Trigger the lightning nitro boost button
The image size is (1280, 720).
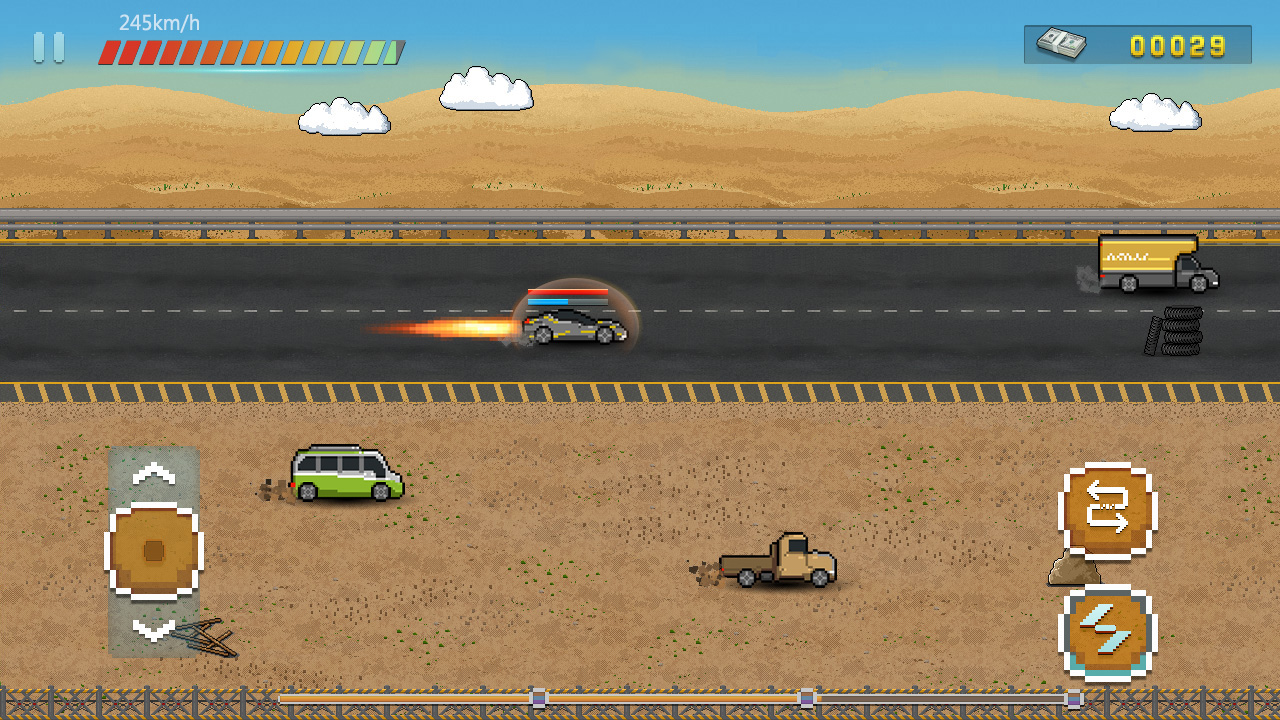(x=1107, y=632)
